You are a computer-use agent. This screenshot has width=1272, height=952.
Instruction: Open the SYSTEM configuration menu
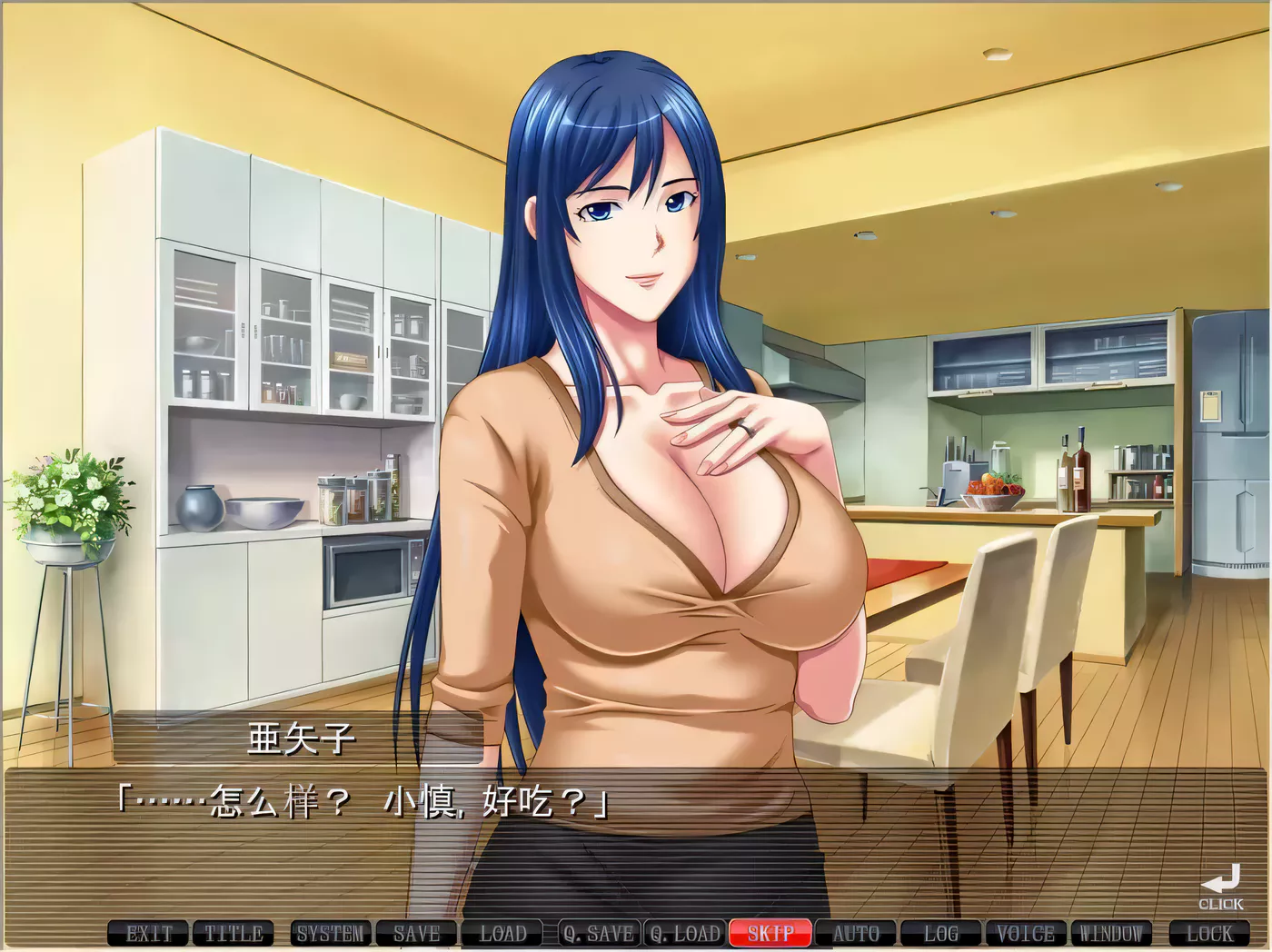(330, 933)
